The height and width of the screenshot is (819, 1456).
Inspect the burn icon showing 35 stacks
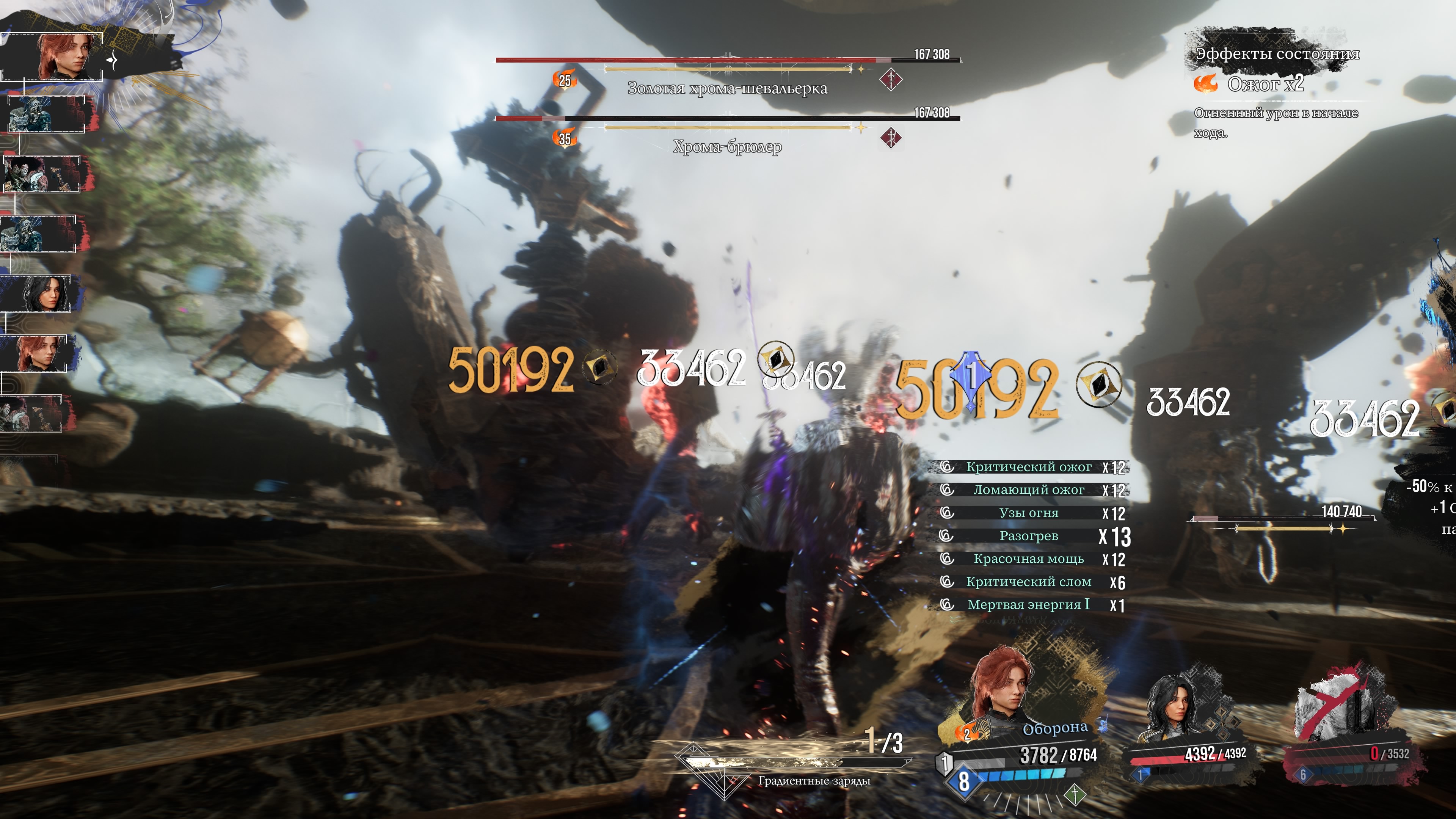[x=565, y=138]
